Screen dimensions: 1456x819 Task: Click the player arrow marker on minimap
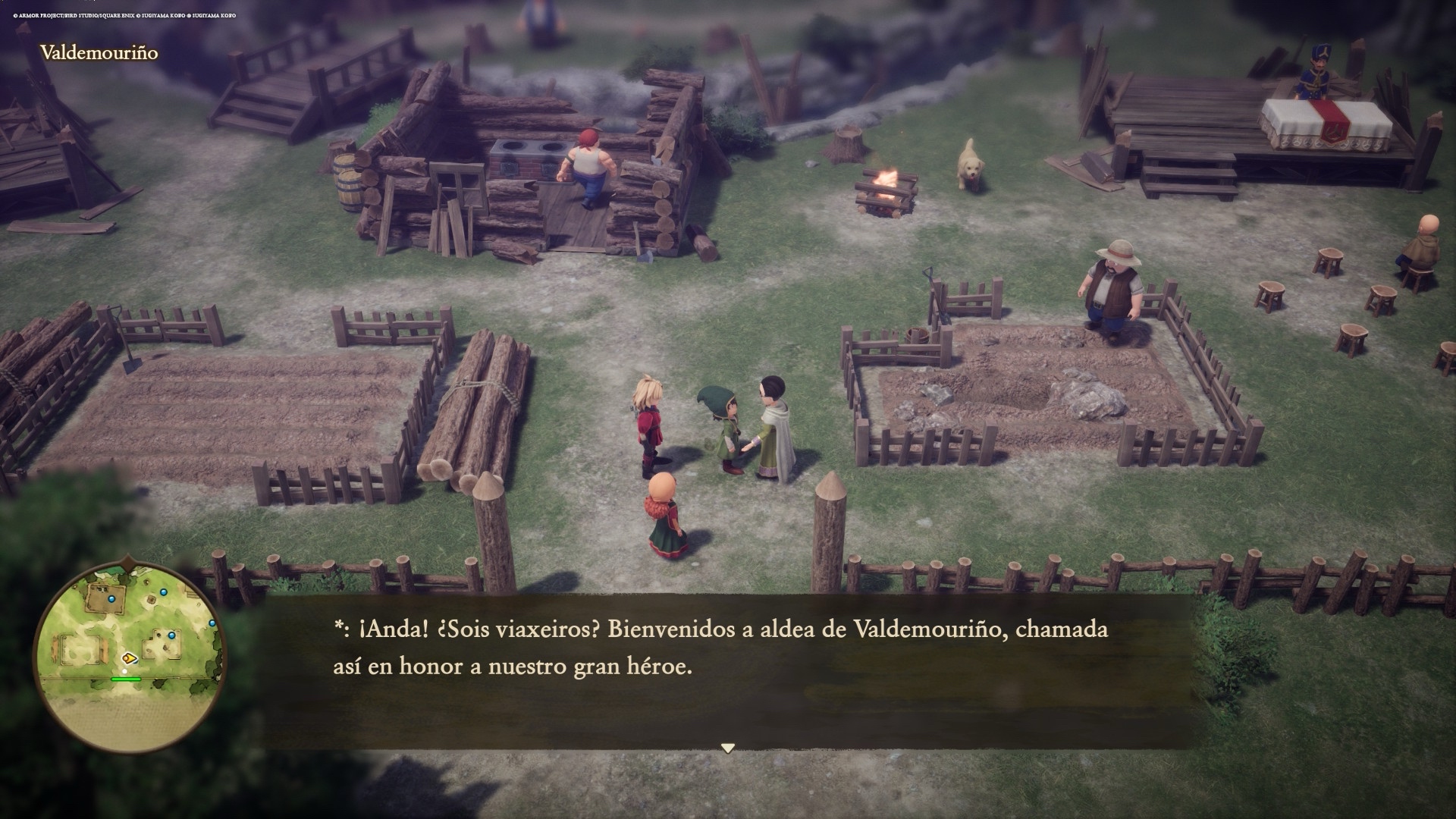click(x=130, y=657)
